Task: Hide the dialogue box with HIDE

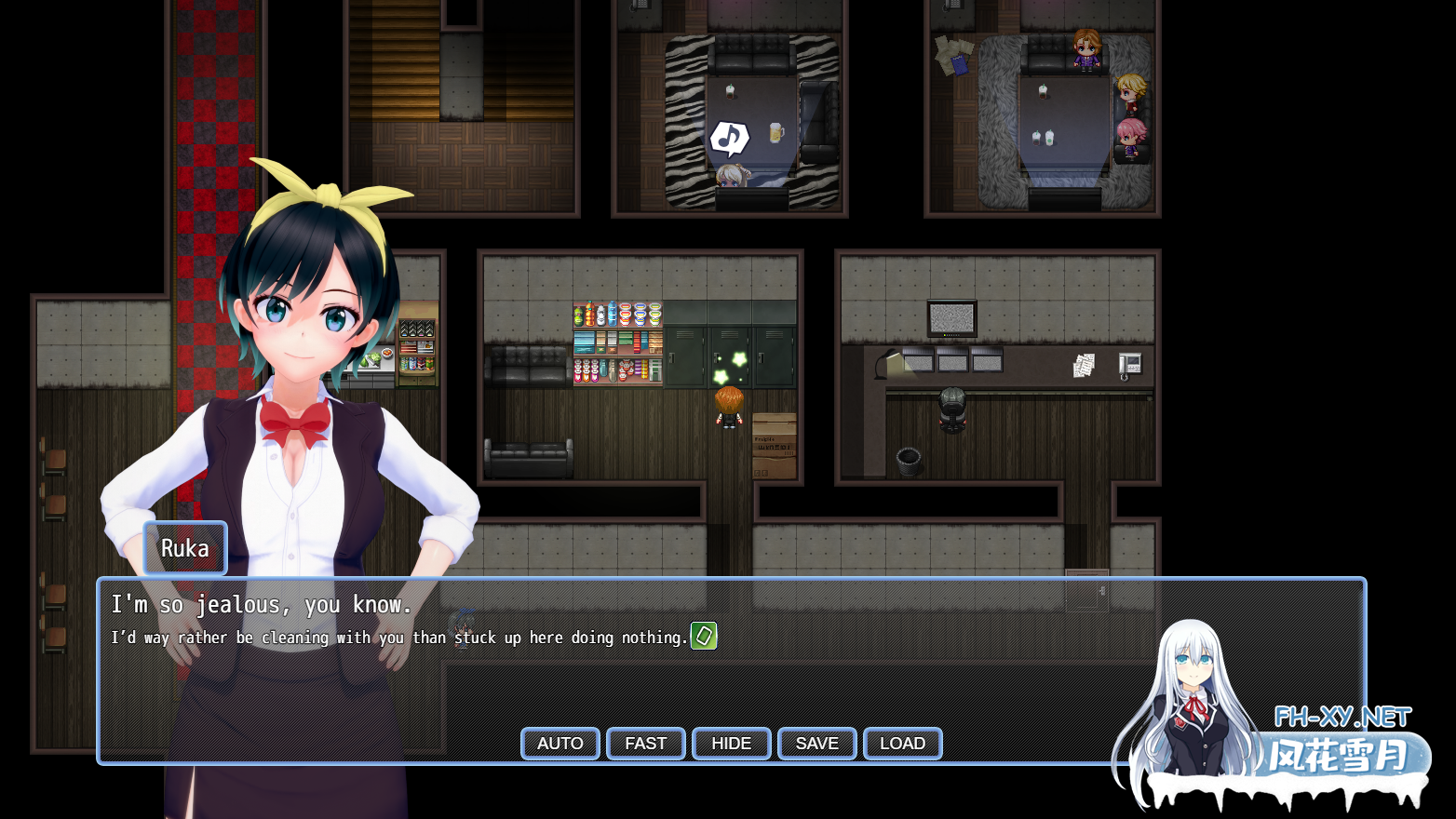Action: coord(731,743)
